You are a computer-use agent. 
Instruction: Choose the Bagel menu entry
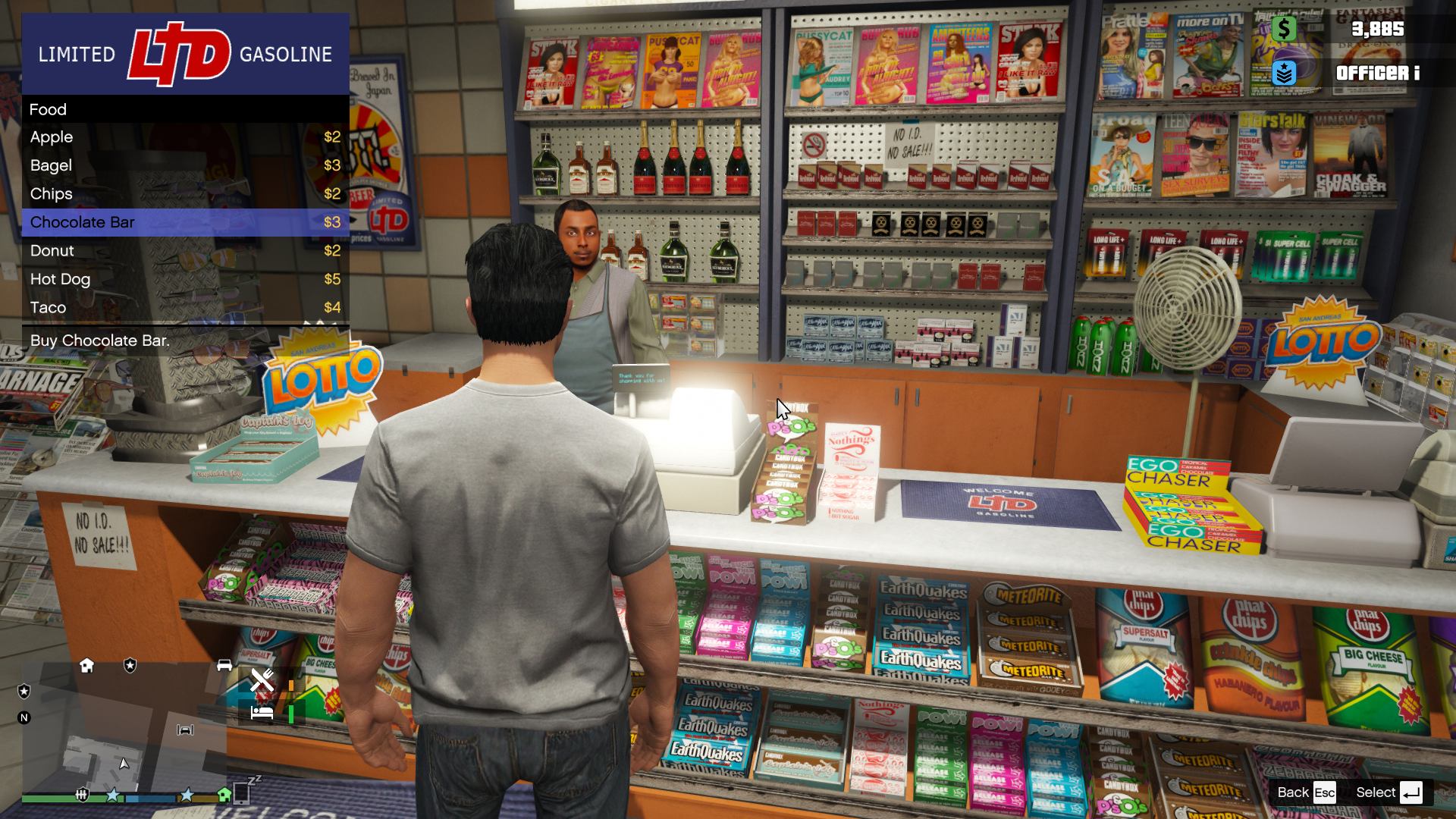(x=185, y=165)
